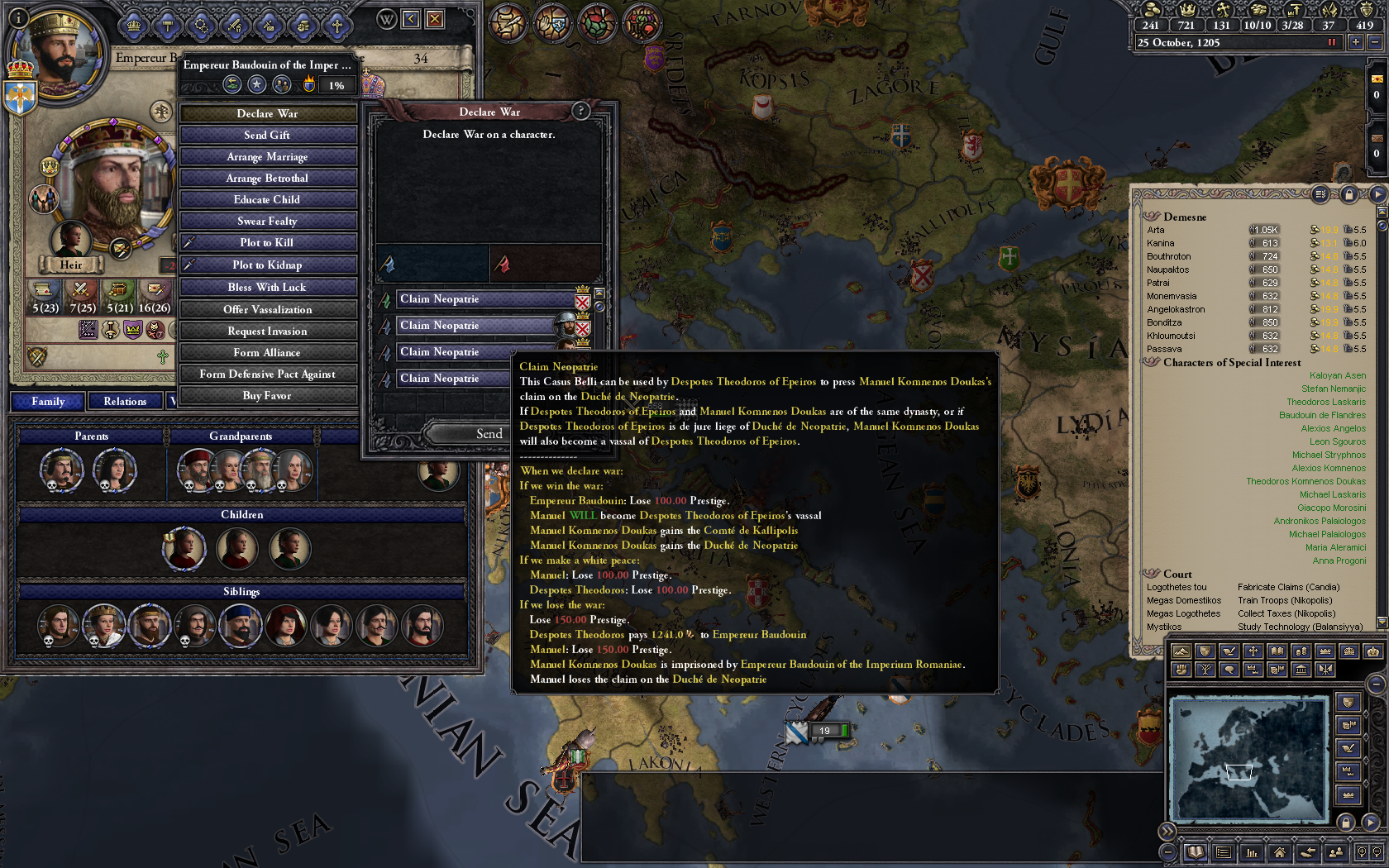Viewport: 1389px width, 868px height.
Task: Switch to the Relations tab
Action: click(x=124, y=401)
